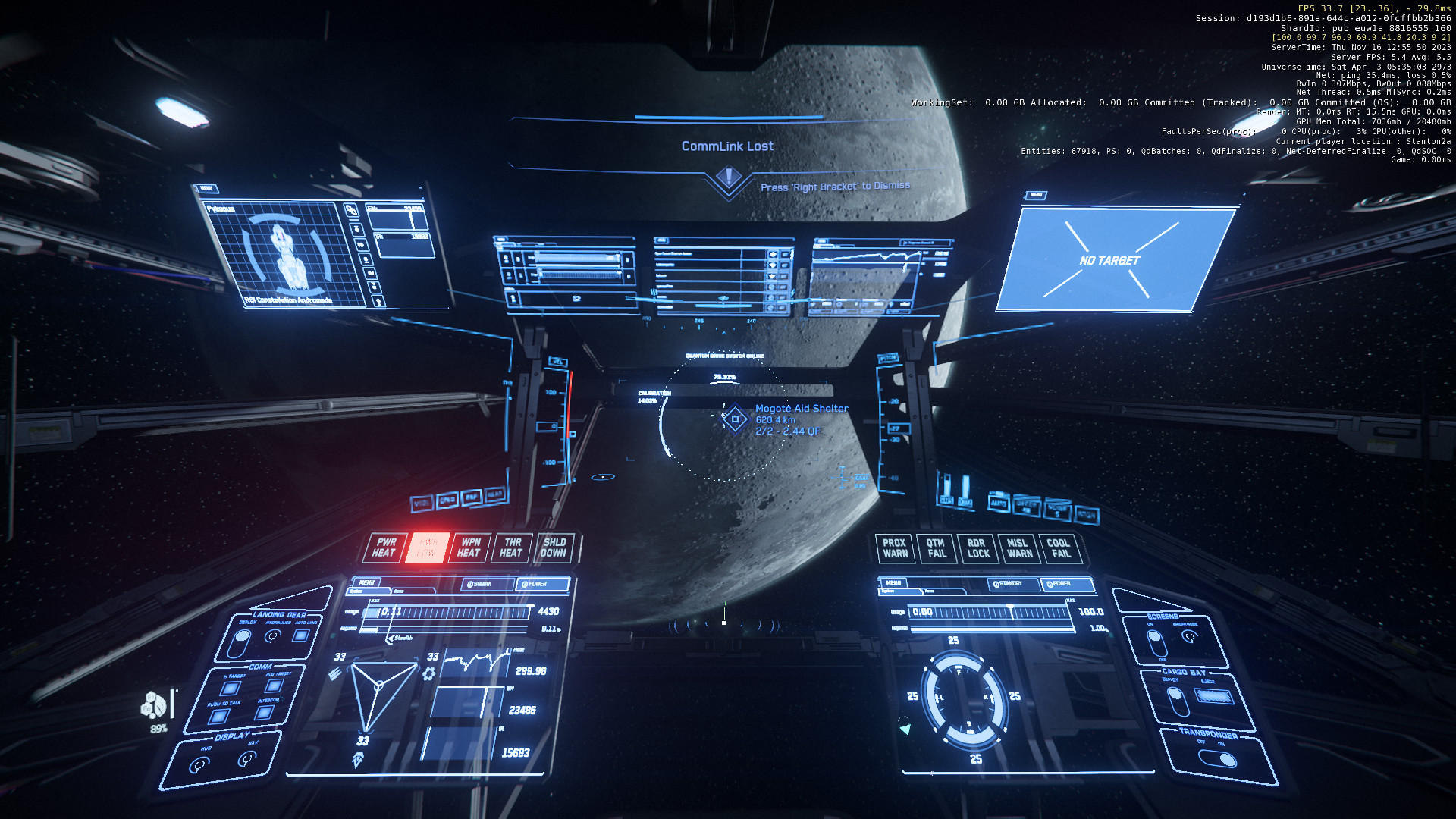Activate the Push To Talk button
This screenshot has height=819, width=1456.
[x=218, y=717]
